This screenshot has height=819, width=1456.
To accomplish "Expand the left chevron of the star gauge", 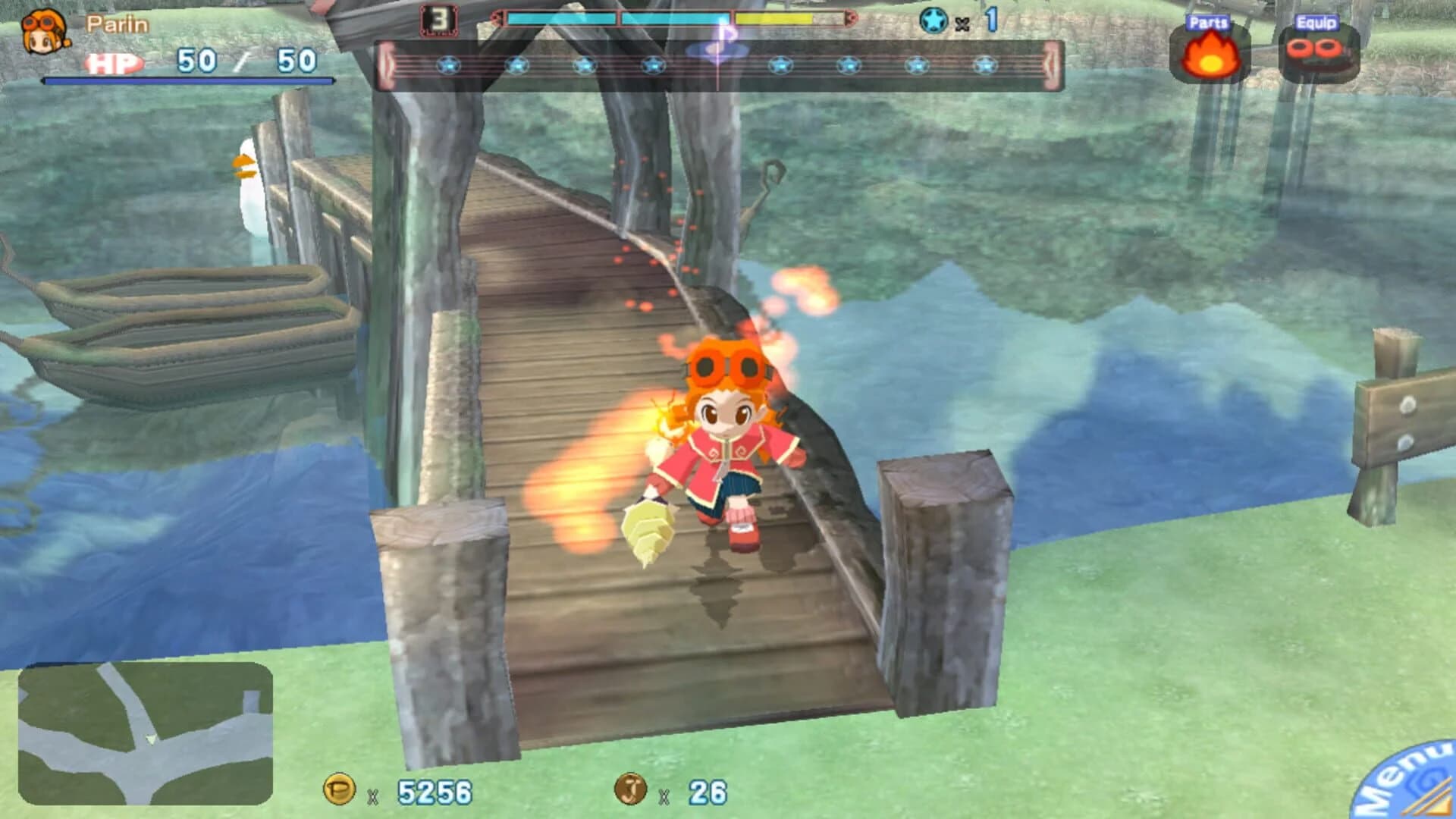I will click(x=387, y=67).
